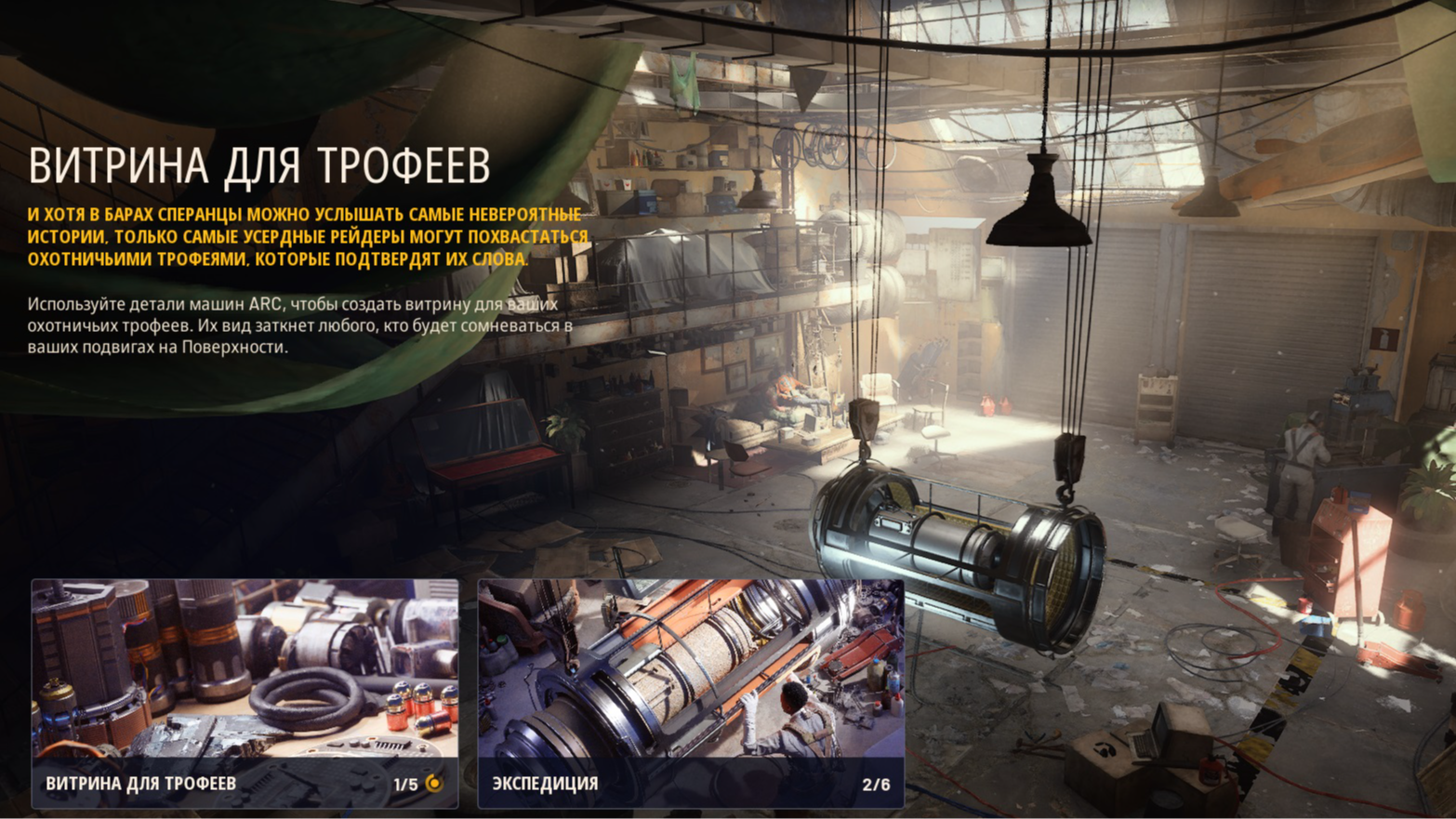Select the Экспедиция project card
Image resolution: width=1456 pixels, height=819 pixels.
point(690,693)
